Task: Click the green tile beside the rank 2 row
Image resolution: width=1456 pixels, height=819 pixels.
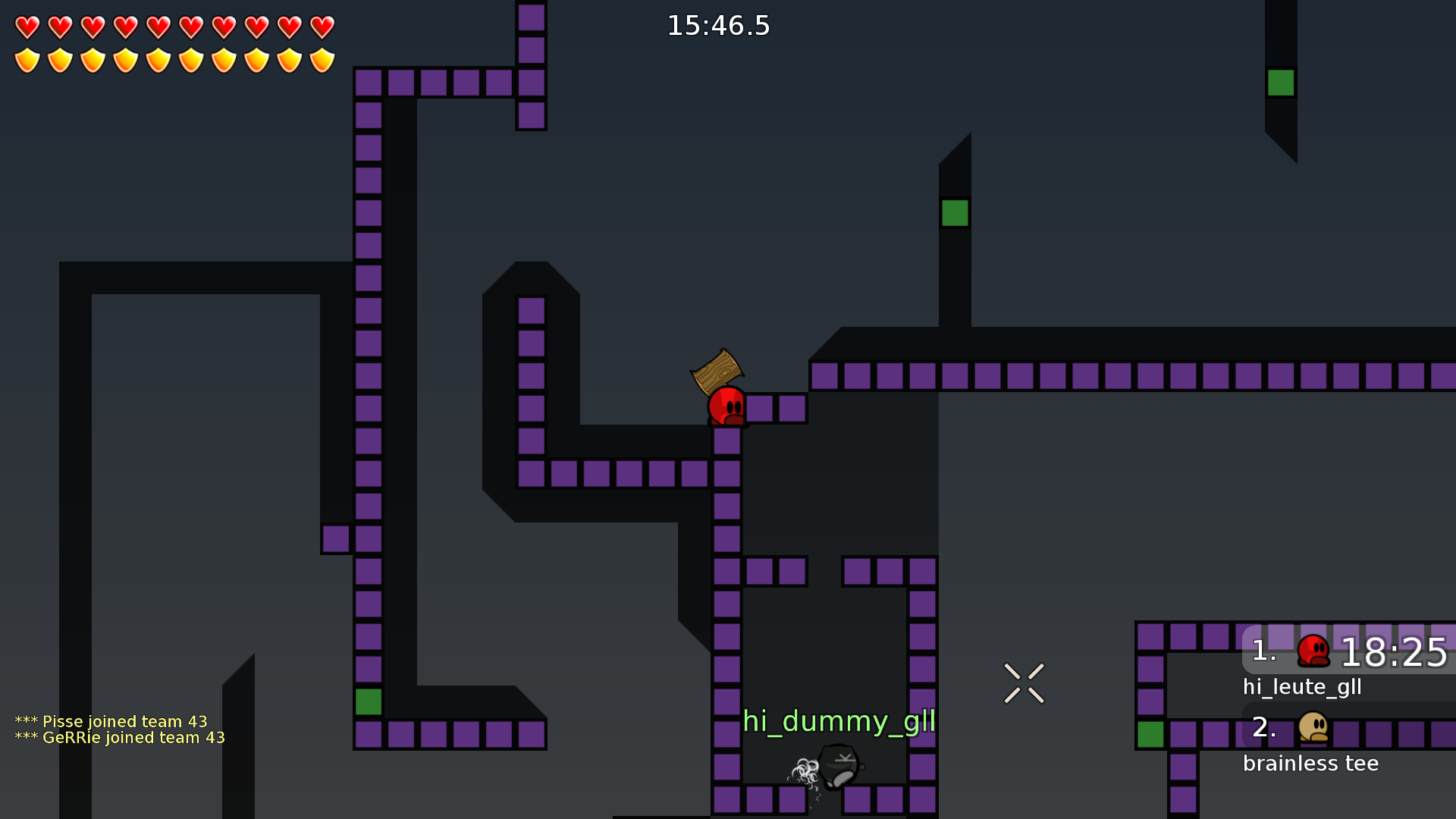Action: coord(1150,734)
